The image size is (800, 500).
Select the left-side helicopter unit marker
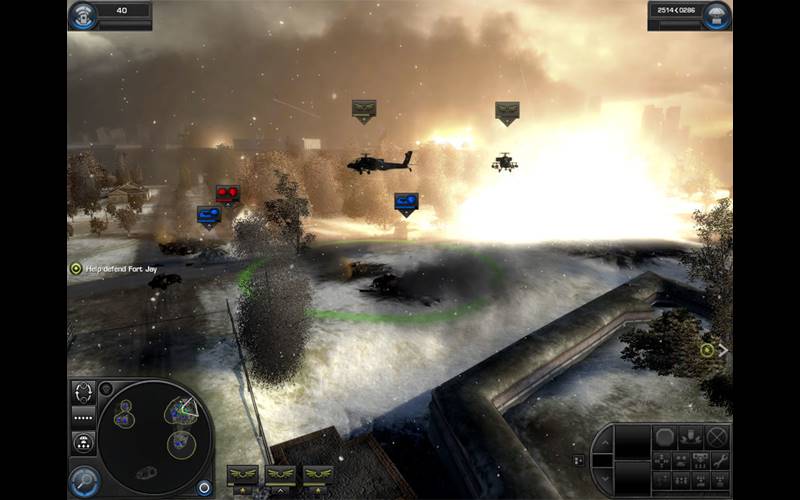(x=363, y=110)
